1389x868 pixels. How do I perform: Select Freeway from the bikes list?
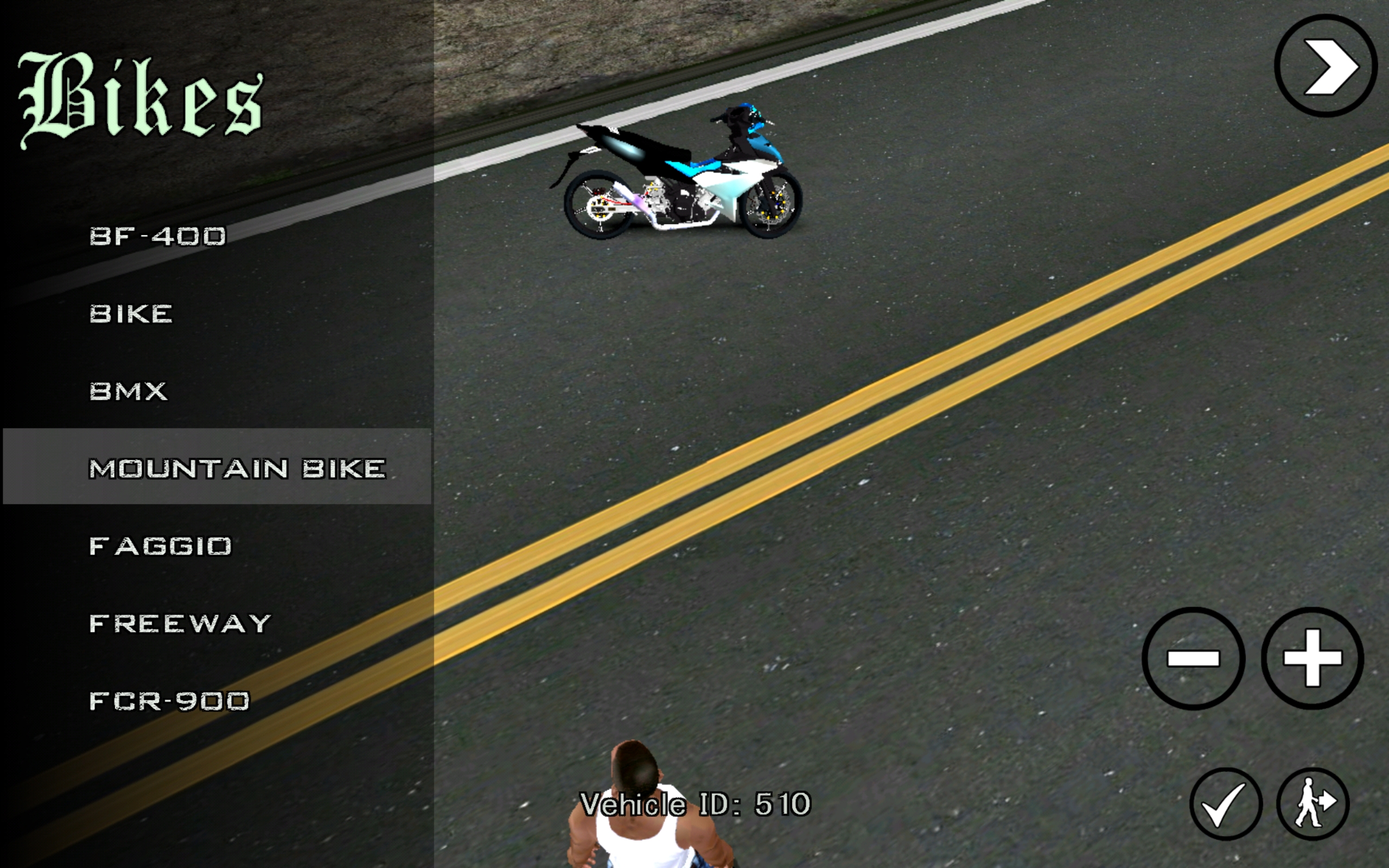click(x=180, y=623)
